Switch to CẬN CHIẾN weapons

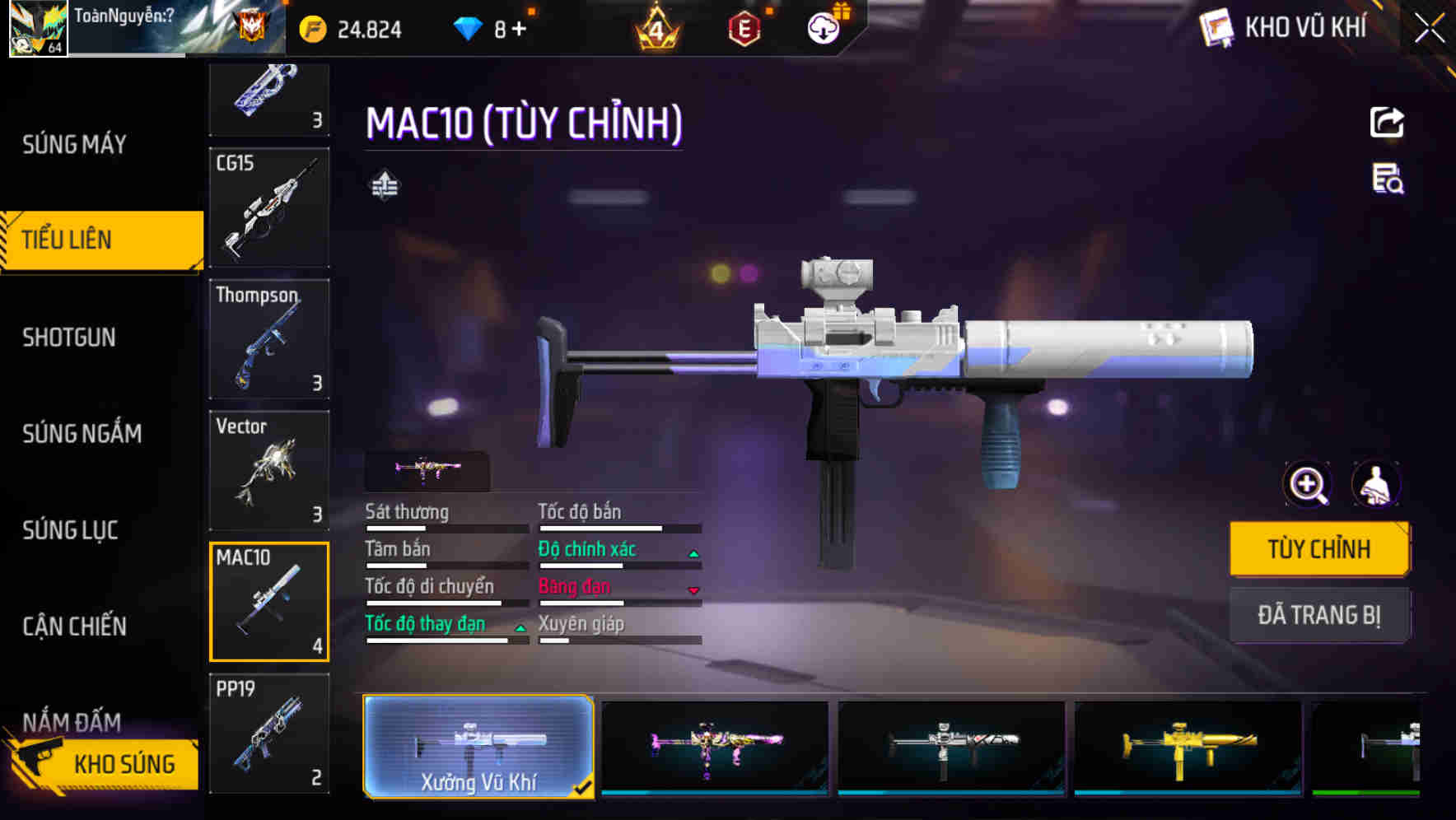coord(75,627)
